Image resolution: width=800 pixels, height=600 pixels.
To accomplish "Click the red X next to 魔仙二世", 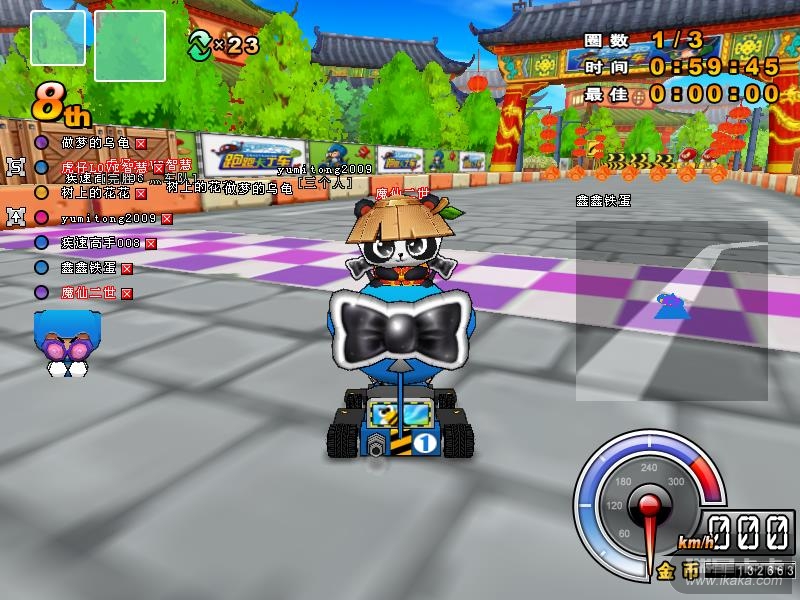I will click(126, 293).
